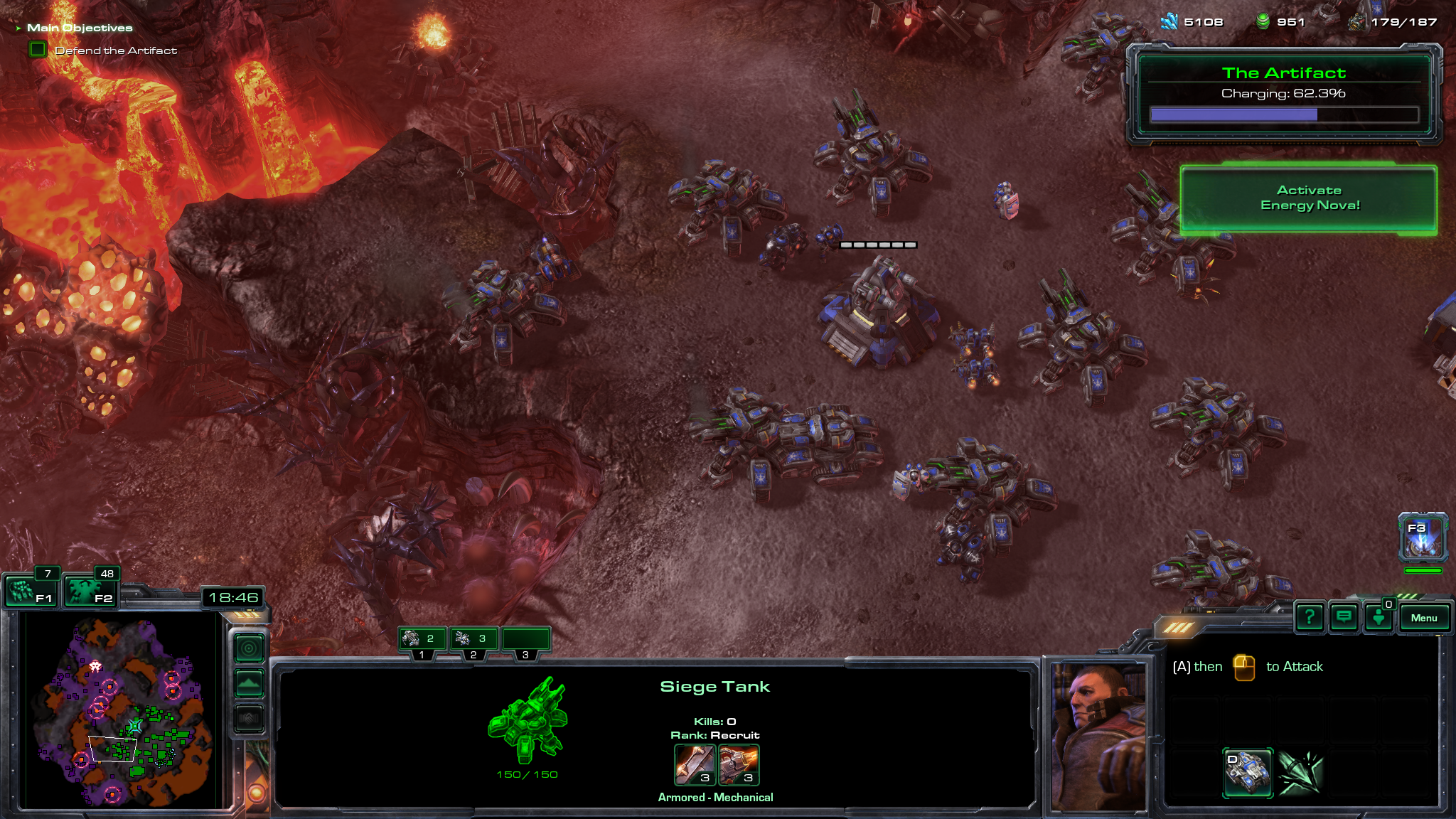Select the F3 artifact hero button

[1423, 538]
